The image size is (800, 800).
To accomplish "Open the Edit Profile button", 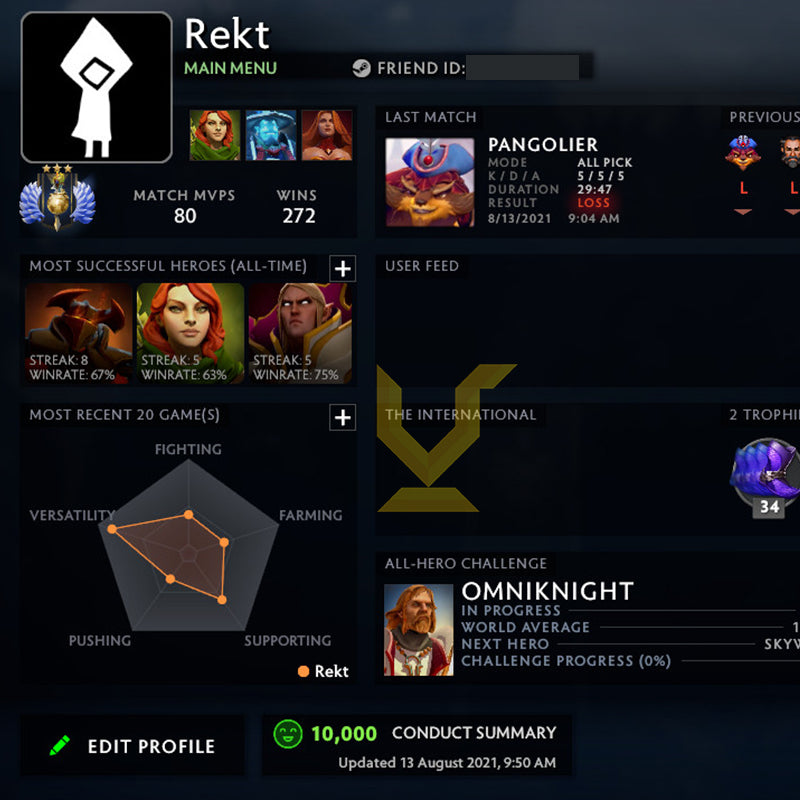I will (x=133, y=746).
